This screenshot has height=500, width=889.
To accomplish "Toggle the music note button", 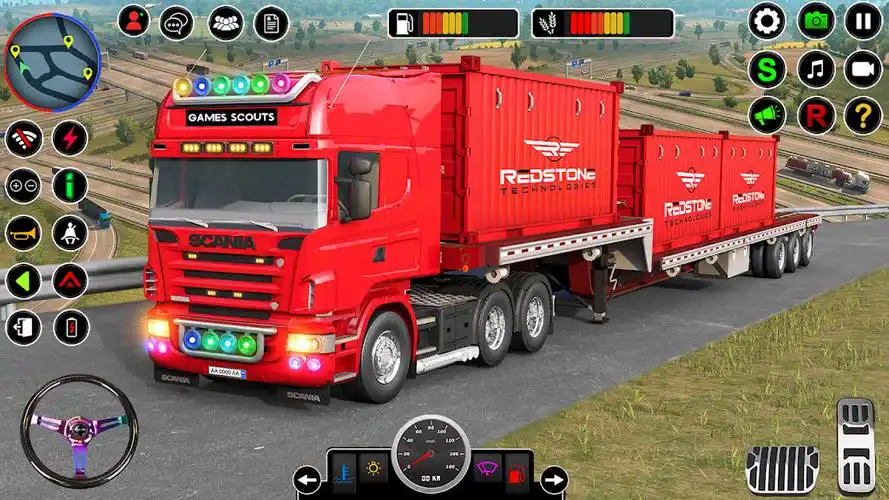I will pyautogui.click(x=816, y=69).
